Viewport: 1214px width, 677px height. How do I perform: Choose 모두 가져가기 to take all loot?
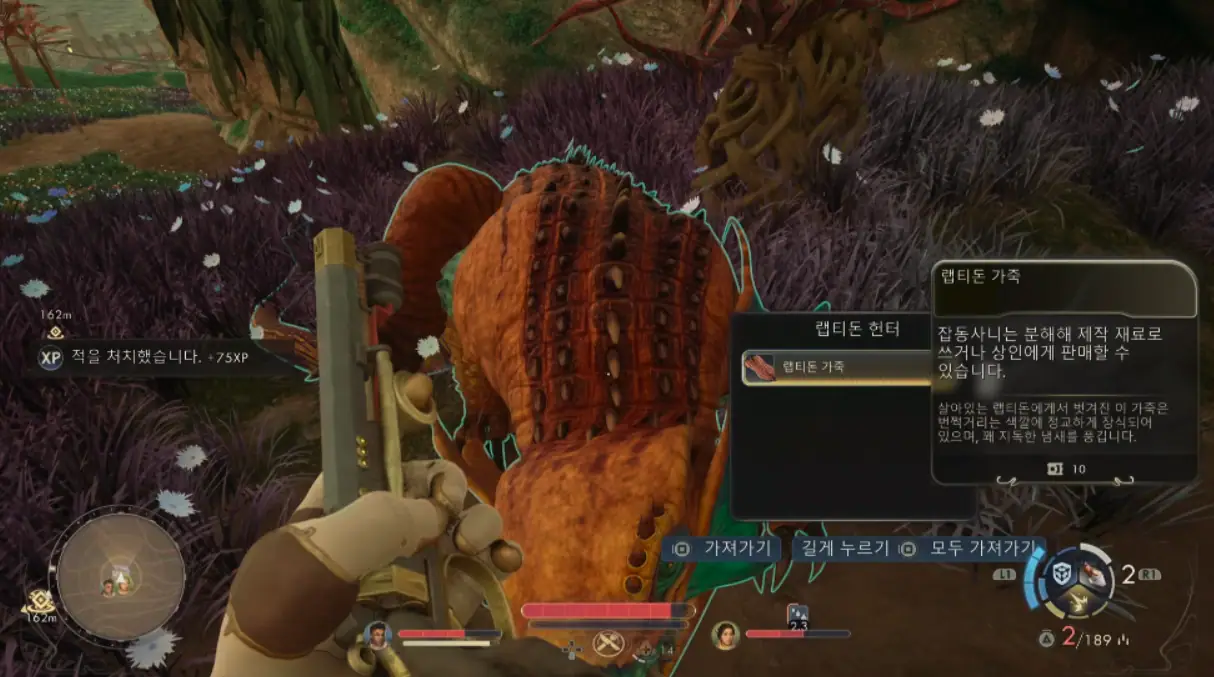coord(968,548)
